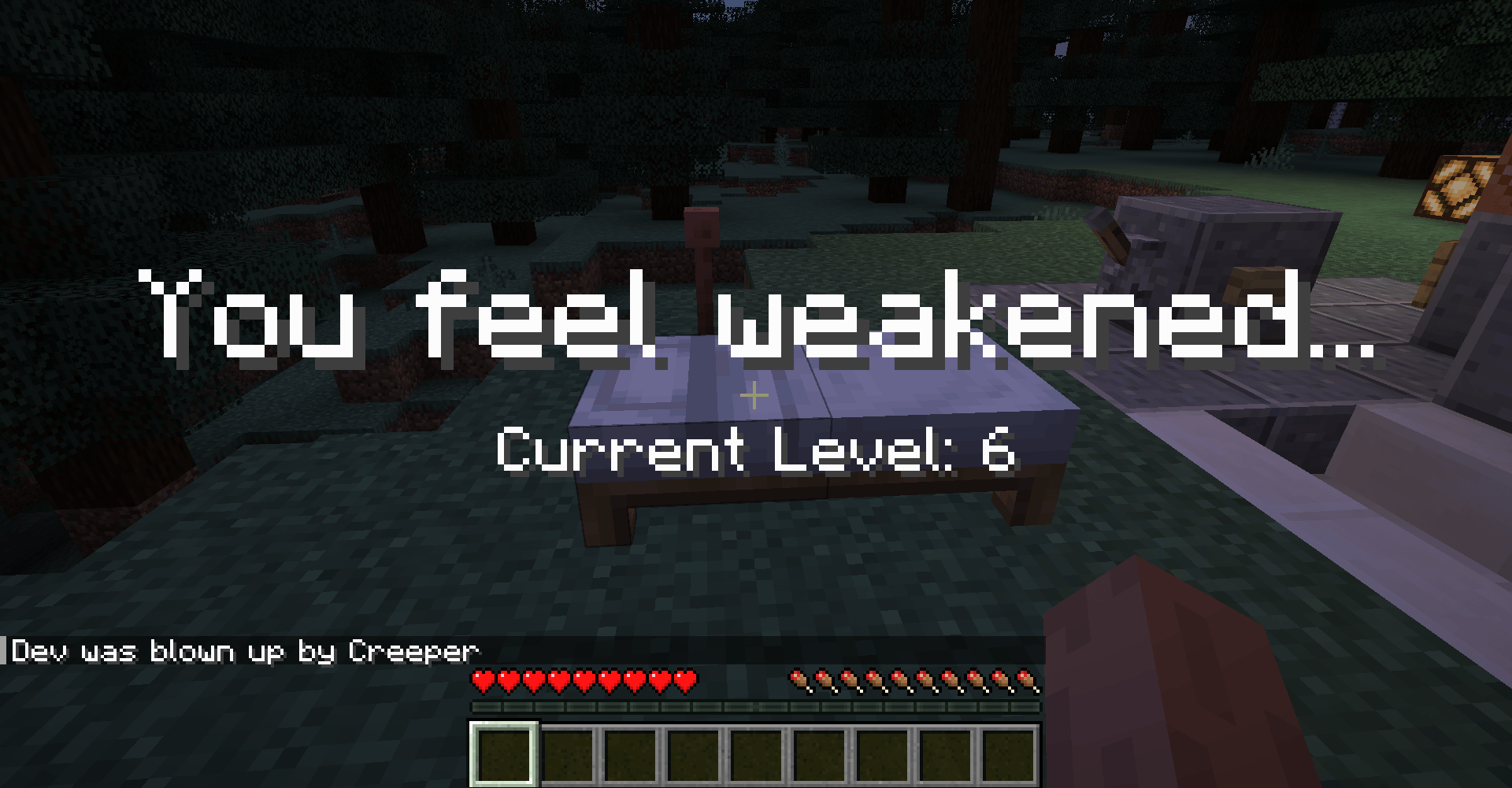Toggle the crosshair in screen center
Image resolution: width=1512 pixels, height=788 pixels.
[x=754, y=395]
